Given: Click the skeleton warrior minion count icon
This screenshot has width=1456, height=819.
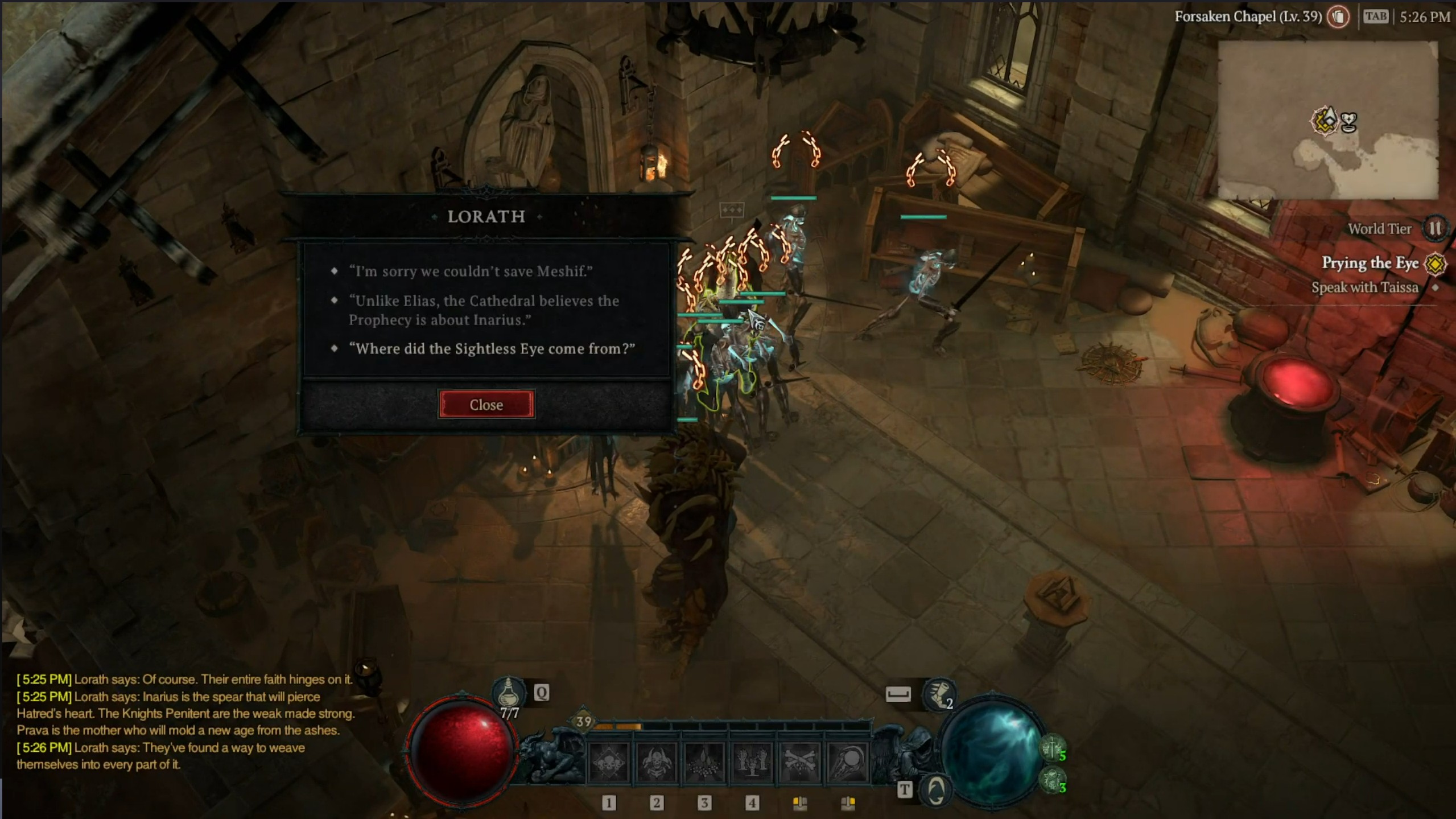Looking at the screenshot, I should (x=1052, y=748).
